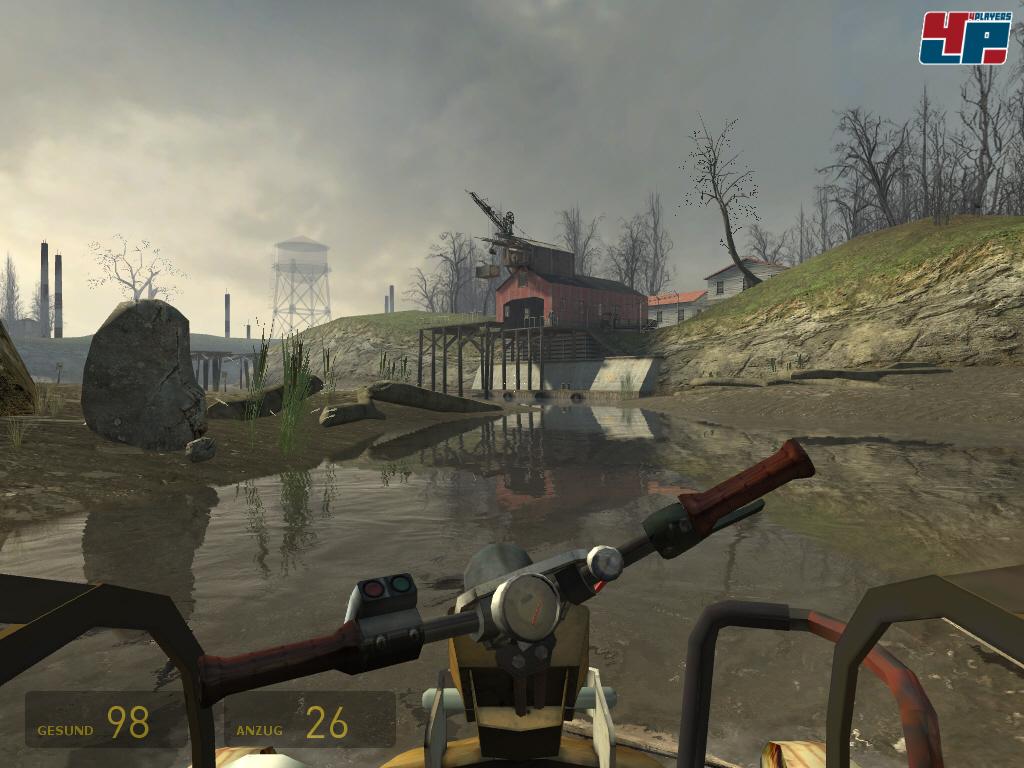Image resolution: width=1024 pixels, height=768 pixels.
Task: Click the 4Players logo watermark
Action: (x=964, y=37)
